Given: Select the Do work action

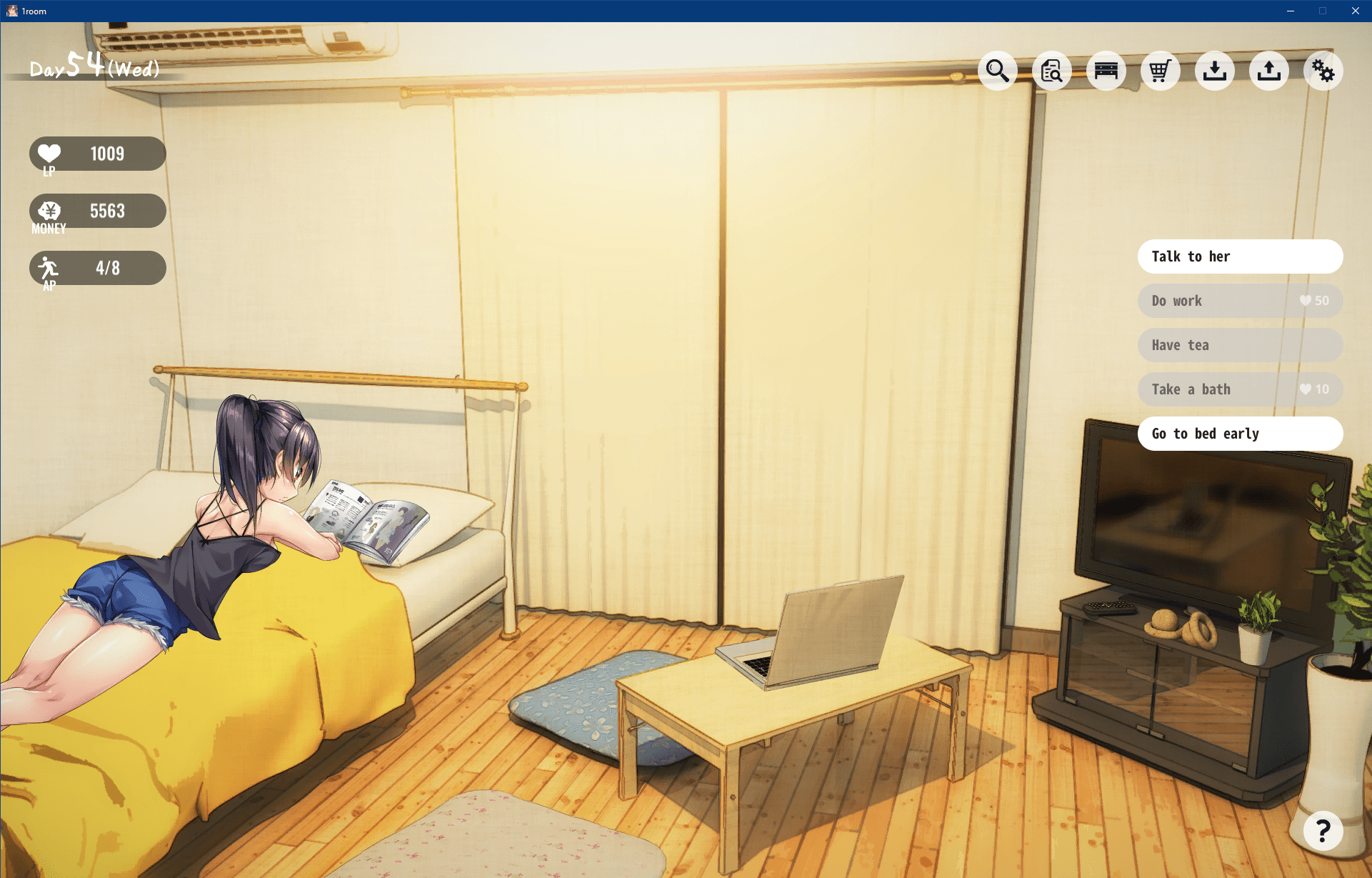Looking at the screenshot, I should click(x=1240, y=301).
